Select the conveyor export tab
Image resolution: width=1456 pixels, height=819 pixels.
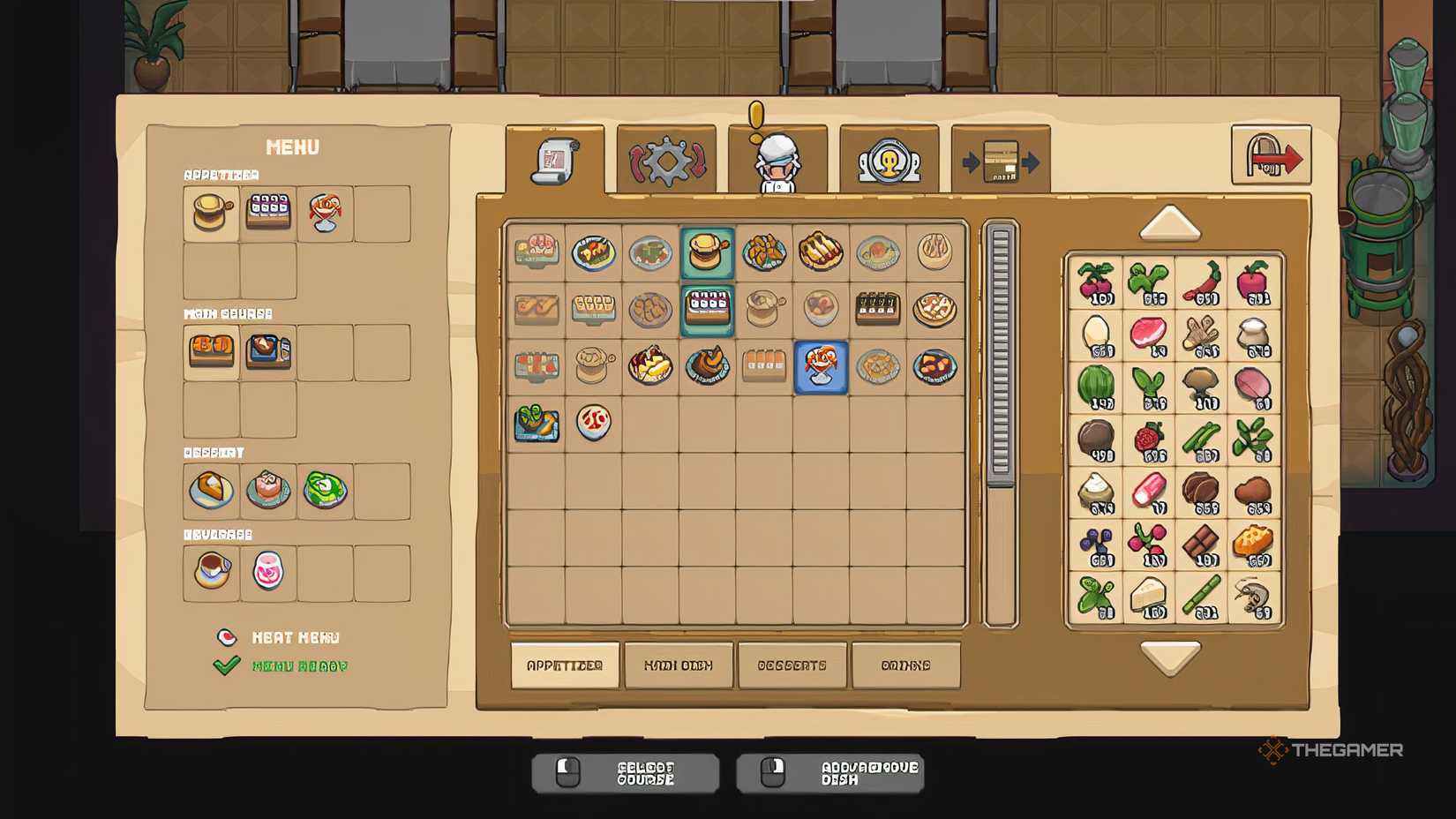tap(999, 161)
